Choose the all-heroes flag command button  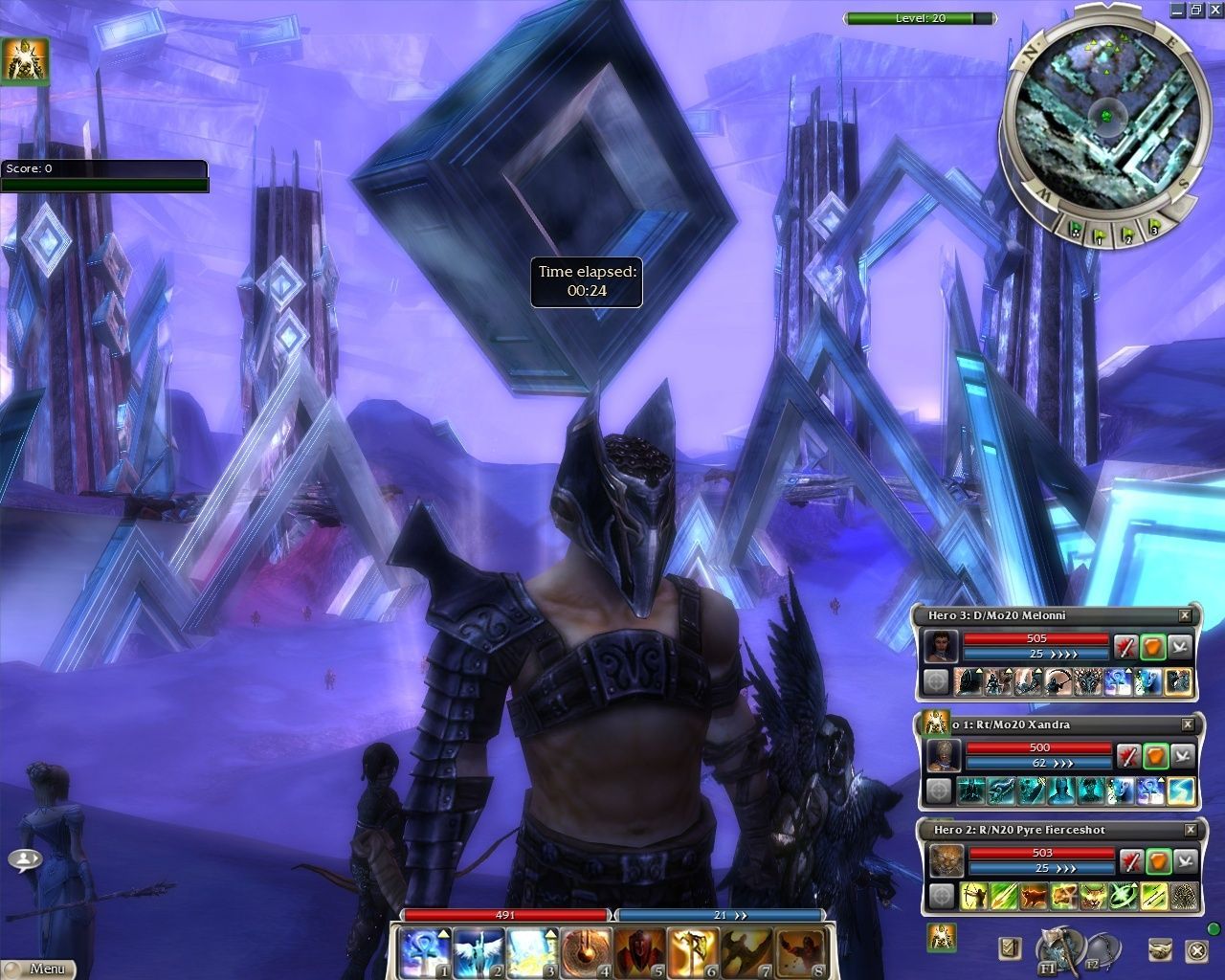(1076, 228)
